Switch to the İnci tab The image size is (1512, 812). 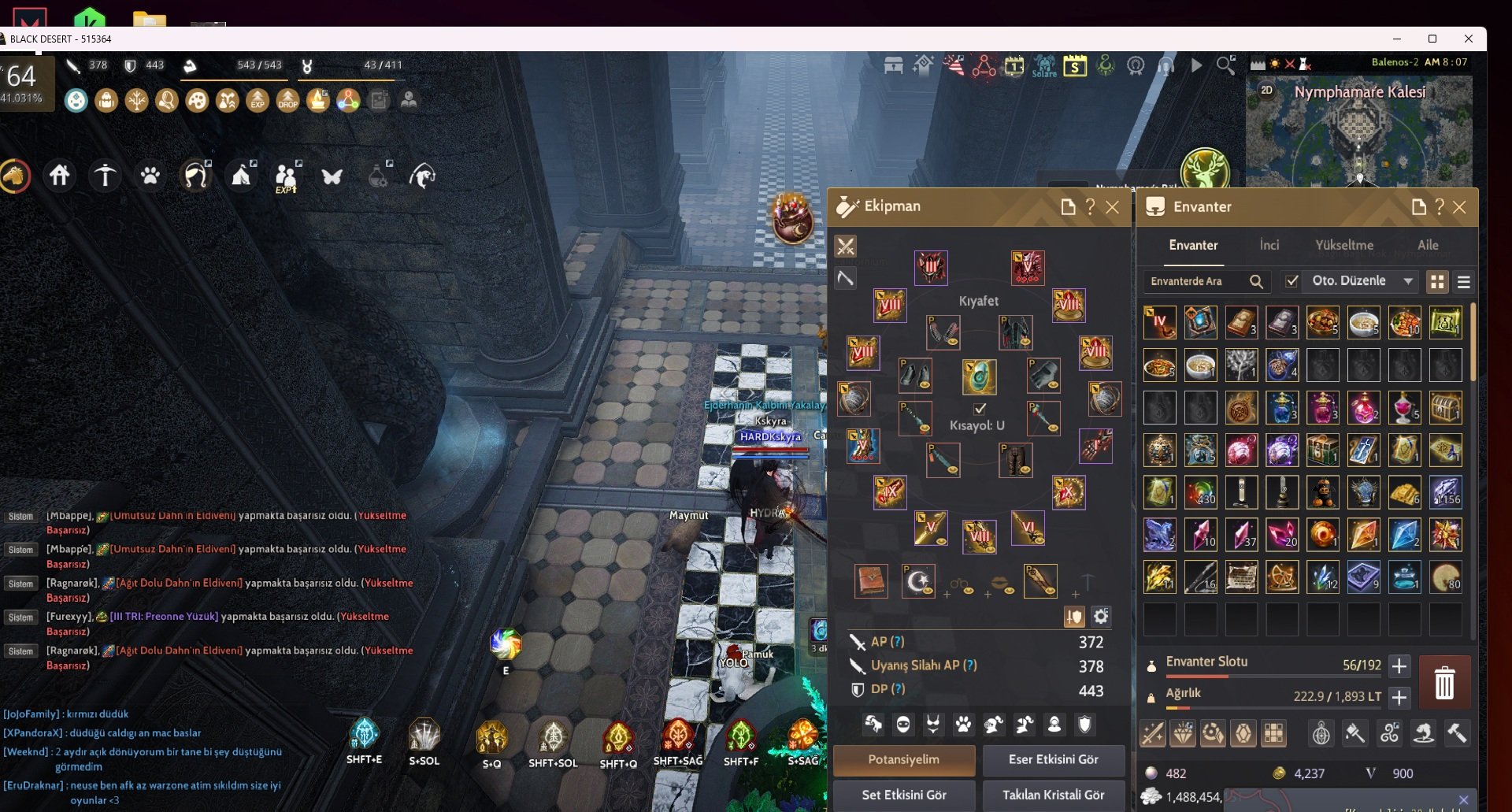(1269, 246)
